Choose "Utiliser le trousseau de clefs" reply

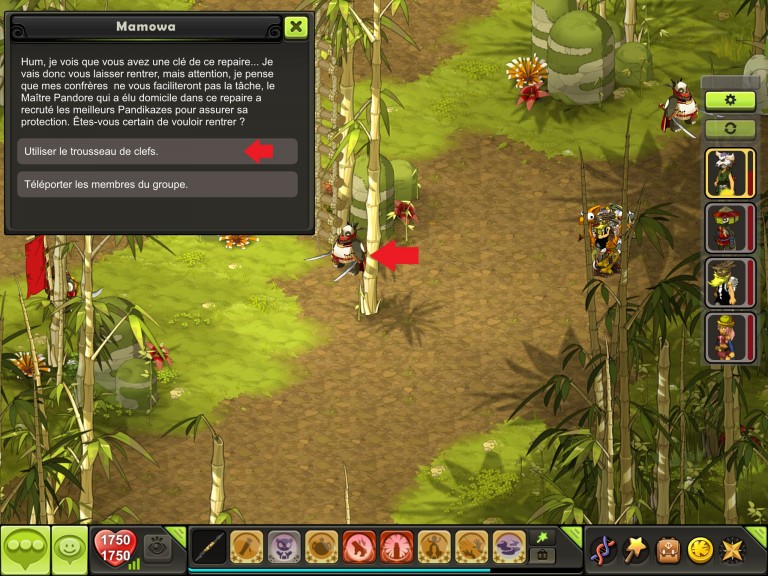pos(157,151)
